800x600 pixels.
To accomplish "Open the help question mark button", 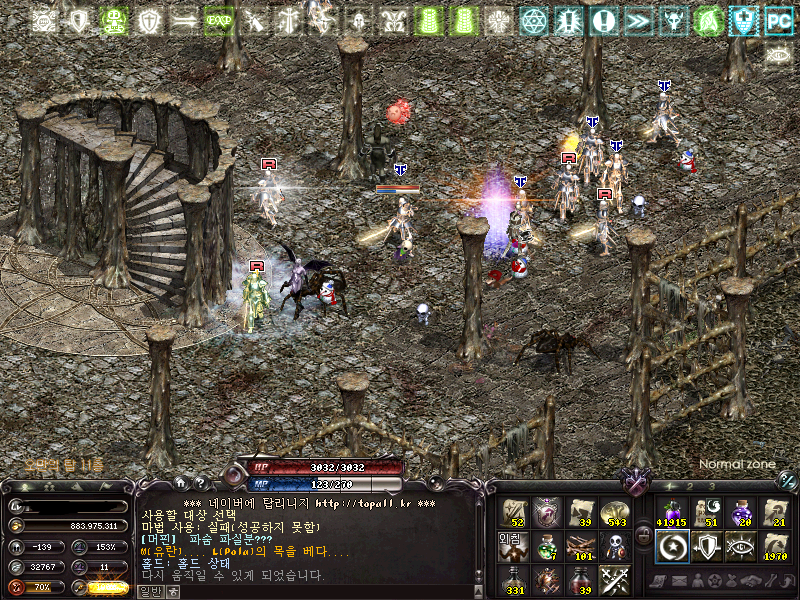I will [x=200, y=484].
